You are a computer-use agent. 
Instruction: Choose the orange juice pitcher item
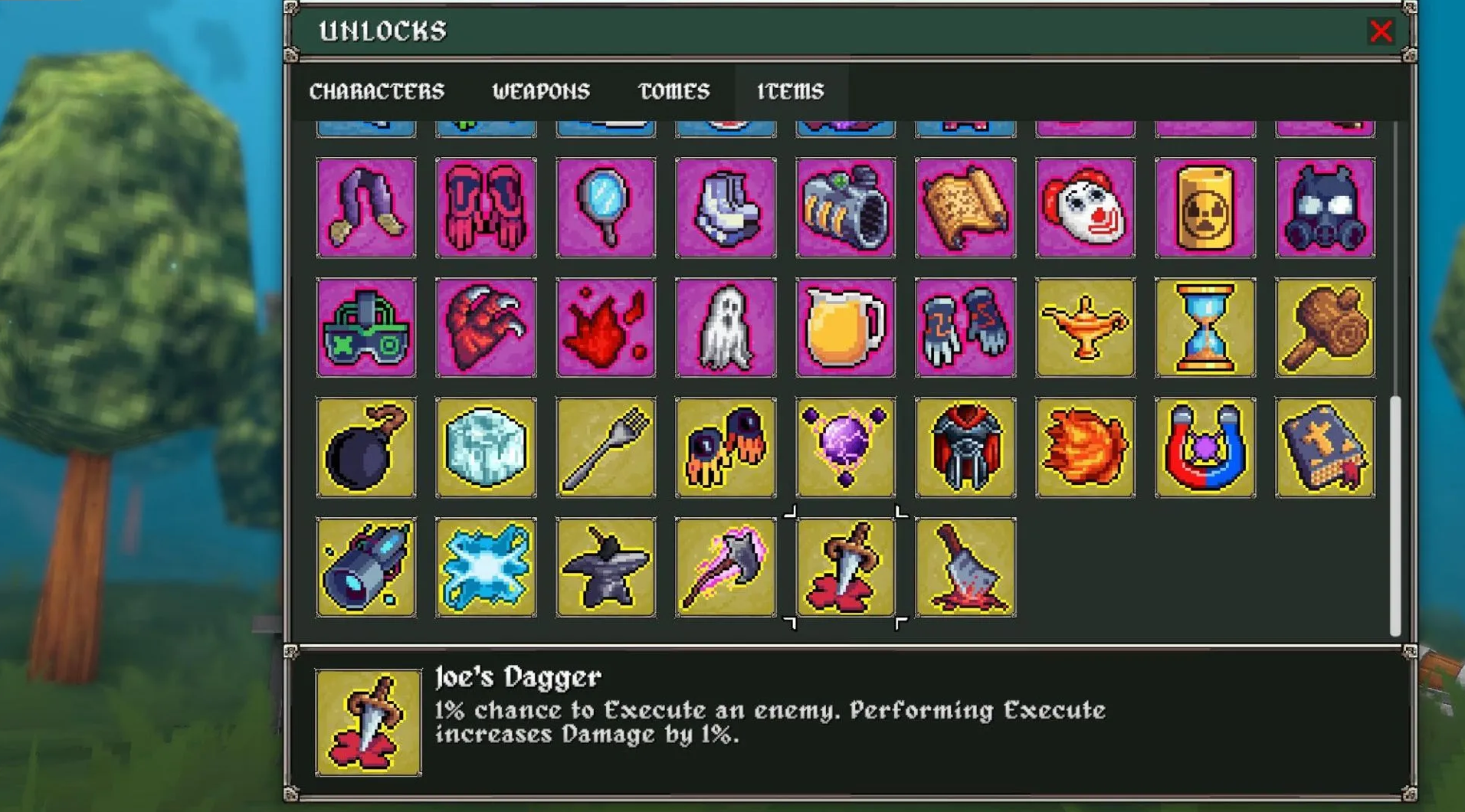coord(845,328)
